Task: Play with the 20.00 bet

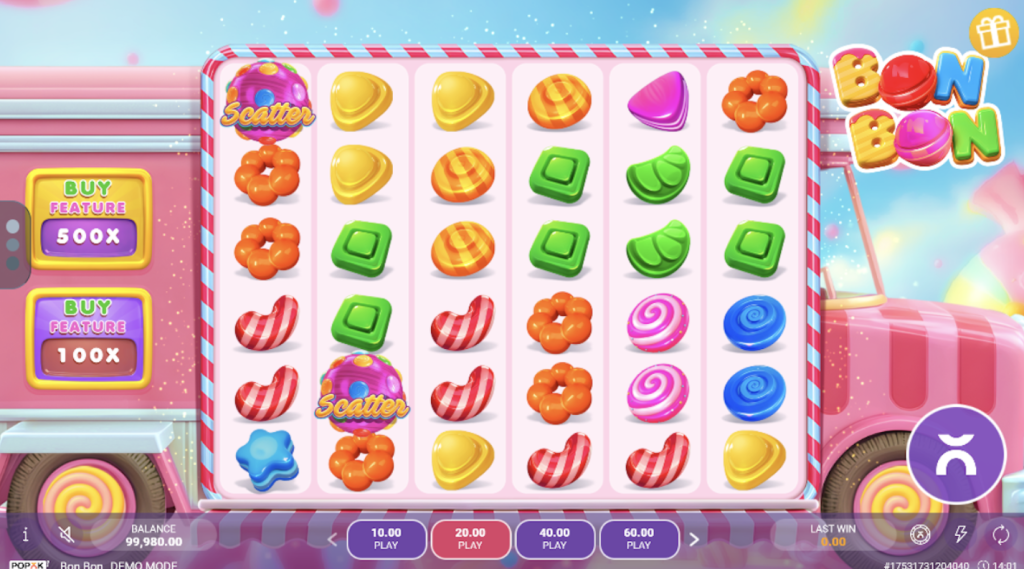Action: coord(470,539)
